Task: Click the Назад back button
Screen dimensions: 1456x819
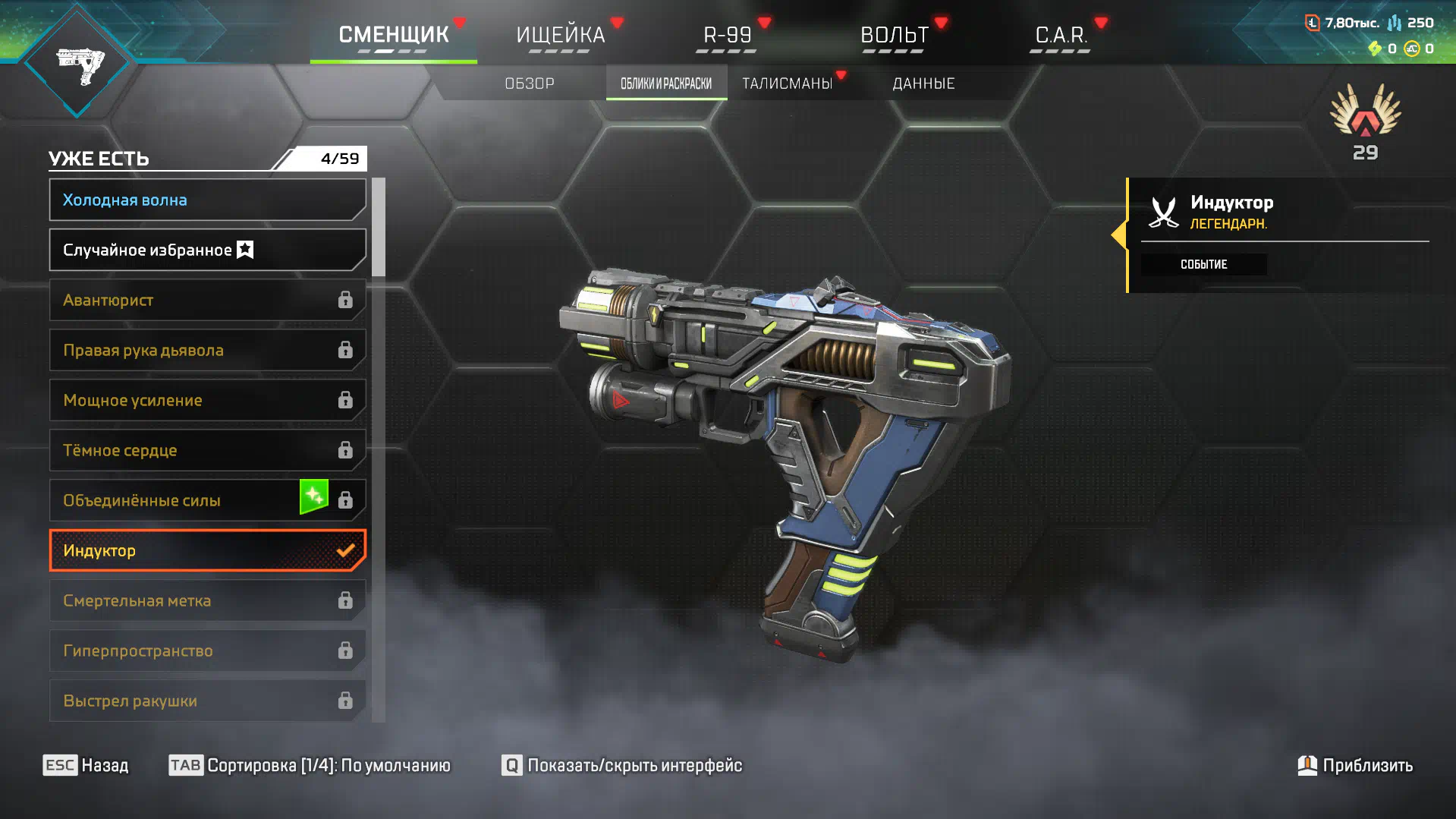Action: [86, 765]
